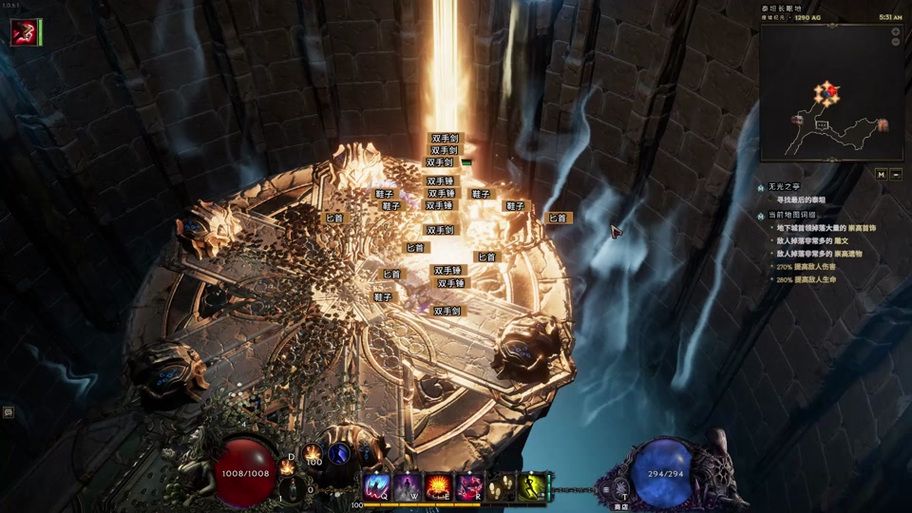Image resolution: width=912 pixels, height=513 pixels.
Task: Open the chat icon on left edge
Action: point(8,411)
